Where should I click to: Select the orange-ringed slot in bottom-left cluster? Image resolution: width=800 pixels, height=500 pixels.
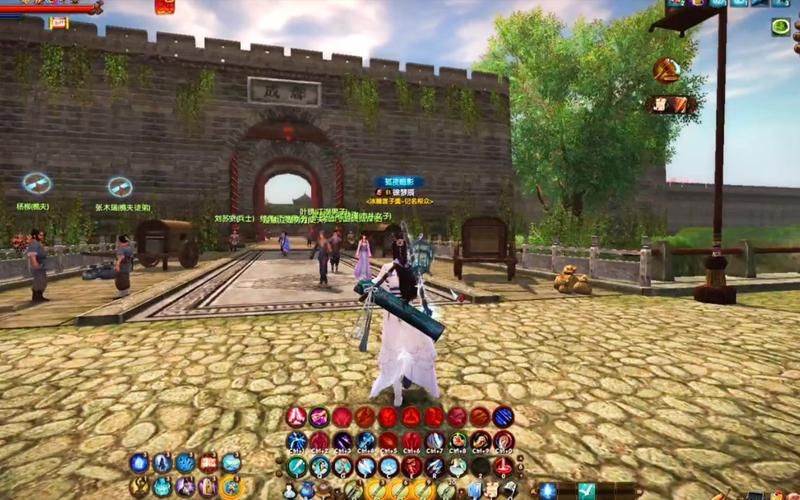[231, 487]
